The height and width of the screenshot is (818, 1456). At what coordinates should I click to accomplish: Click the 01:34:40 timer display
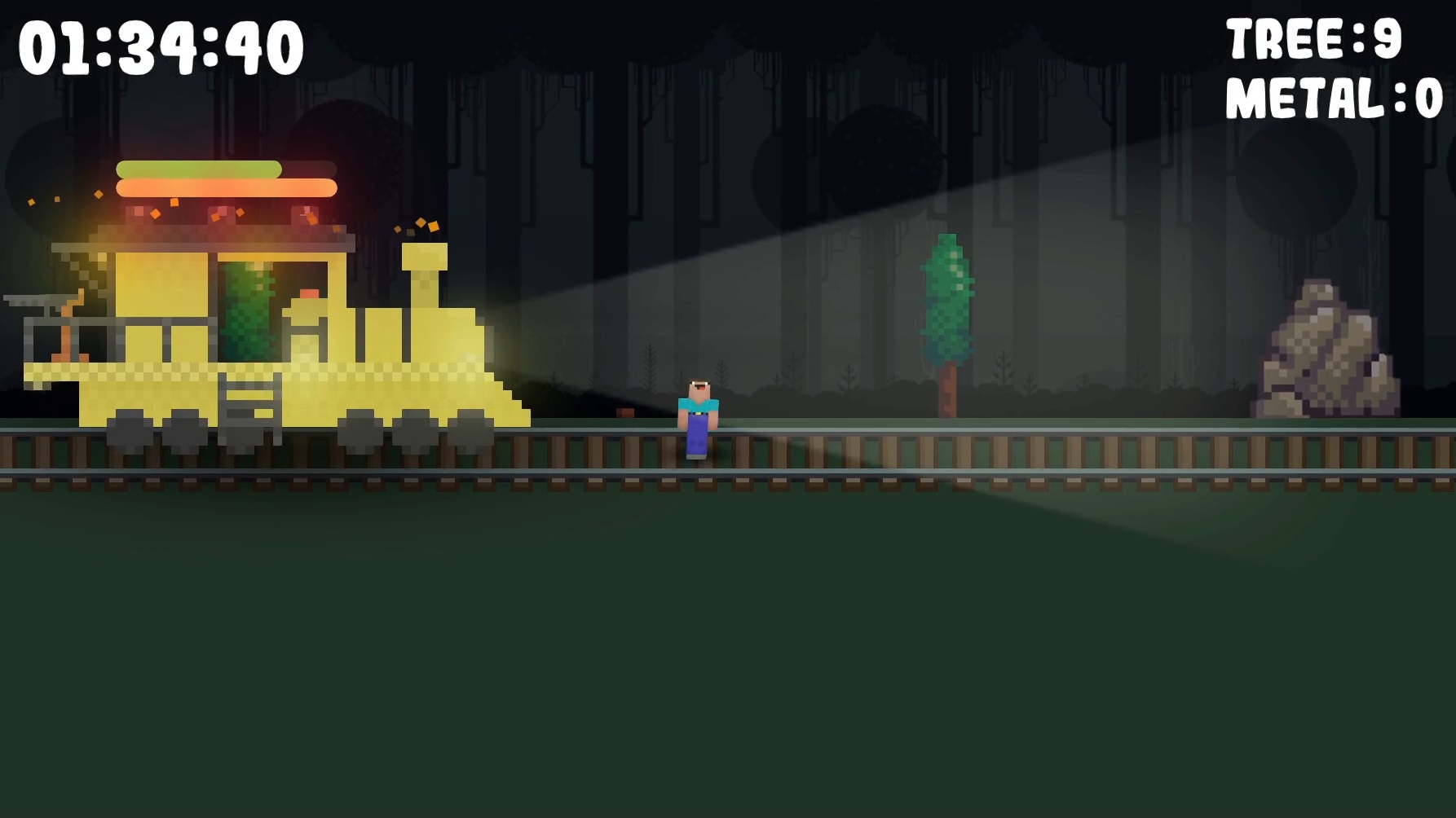coord(158,47)
